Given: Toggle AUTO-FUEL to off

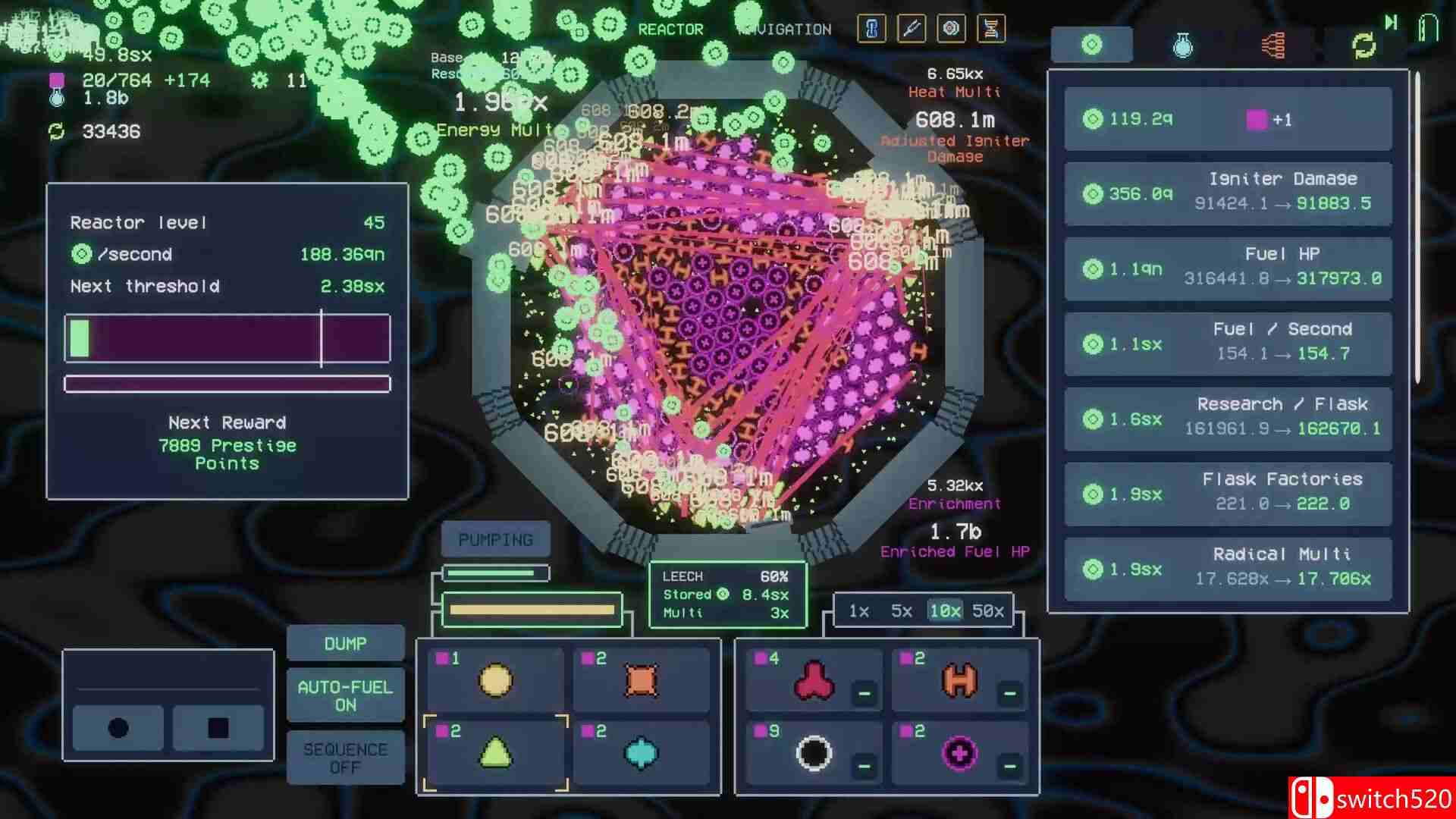Looking at the screenshot, I should click(345, 694).
